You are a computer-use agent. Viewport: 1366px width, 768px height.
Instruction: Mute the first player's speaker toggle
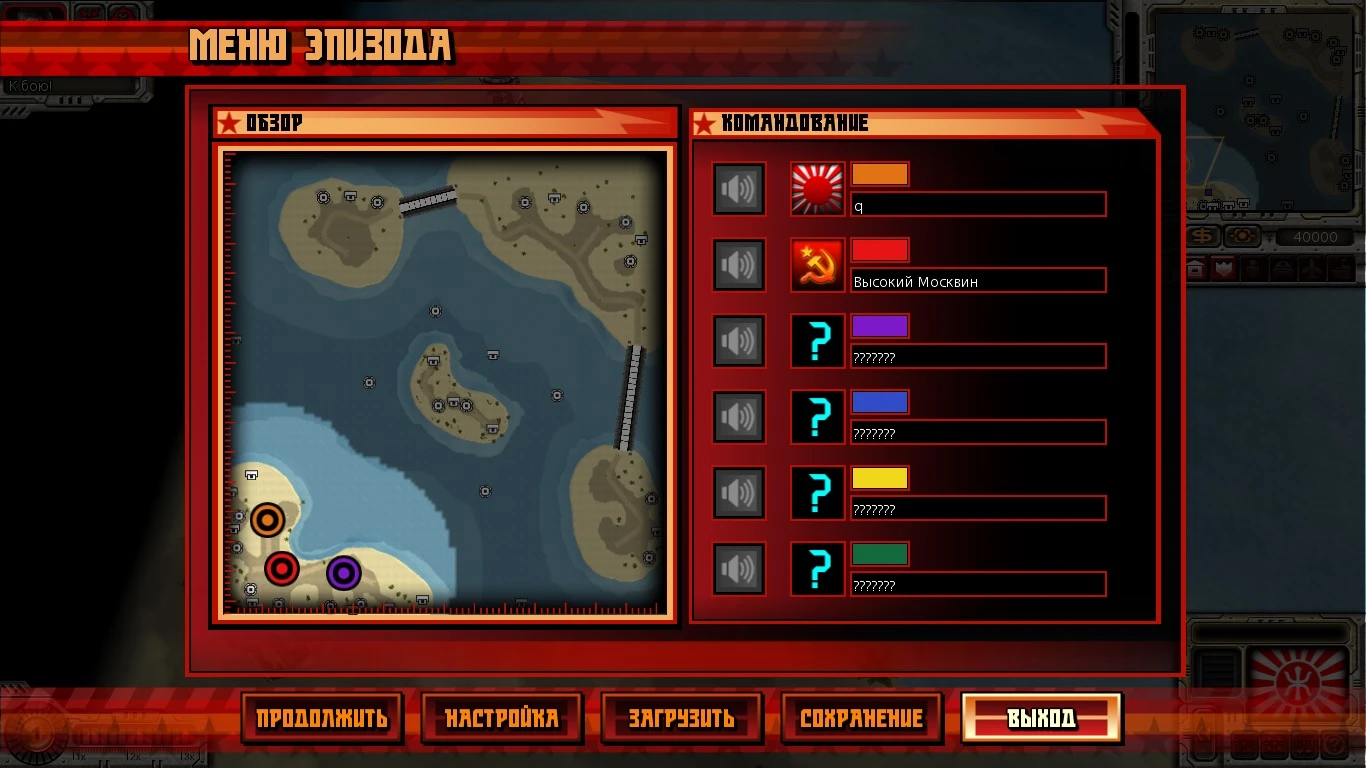pyautogui.click(x=739, y=188)
